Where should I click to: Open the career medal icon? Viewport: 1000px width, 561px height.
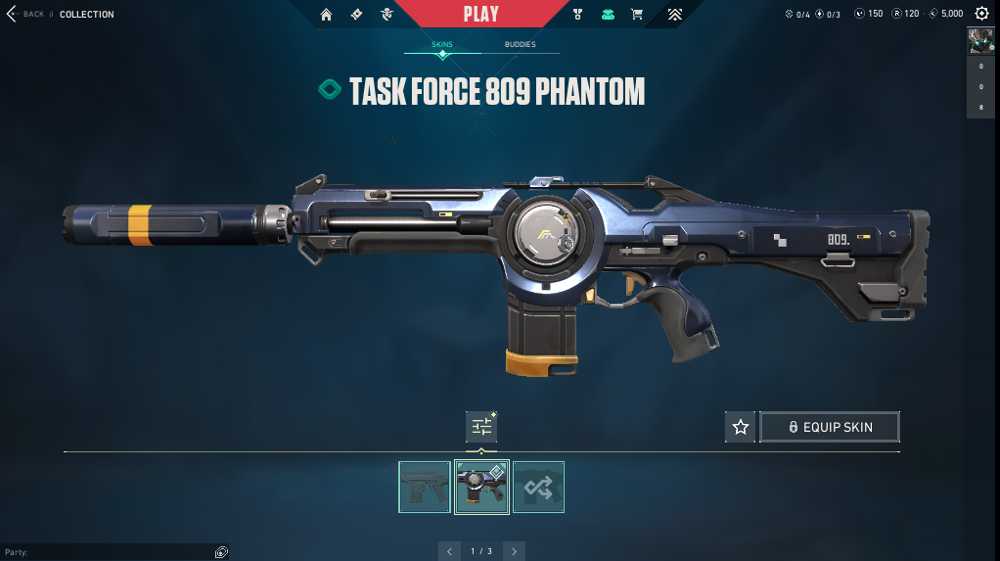[x=578, y=14]
